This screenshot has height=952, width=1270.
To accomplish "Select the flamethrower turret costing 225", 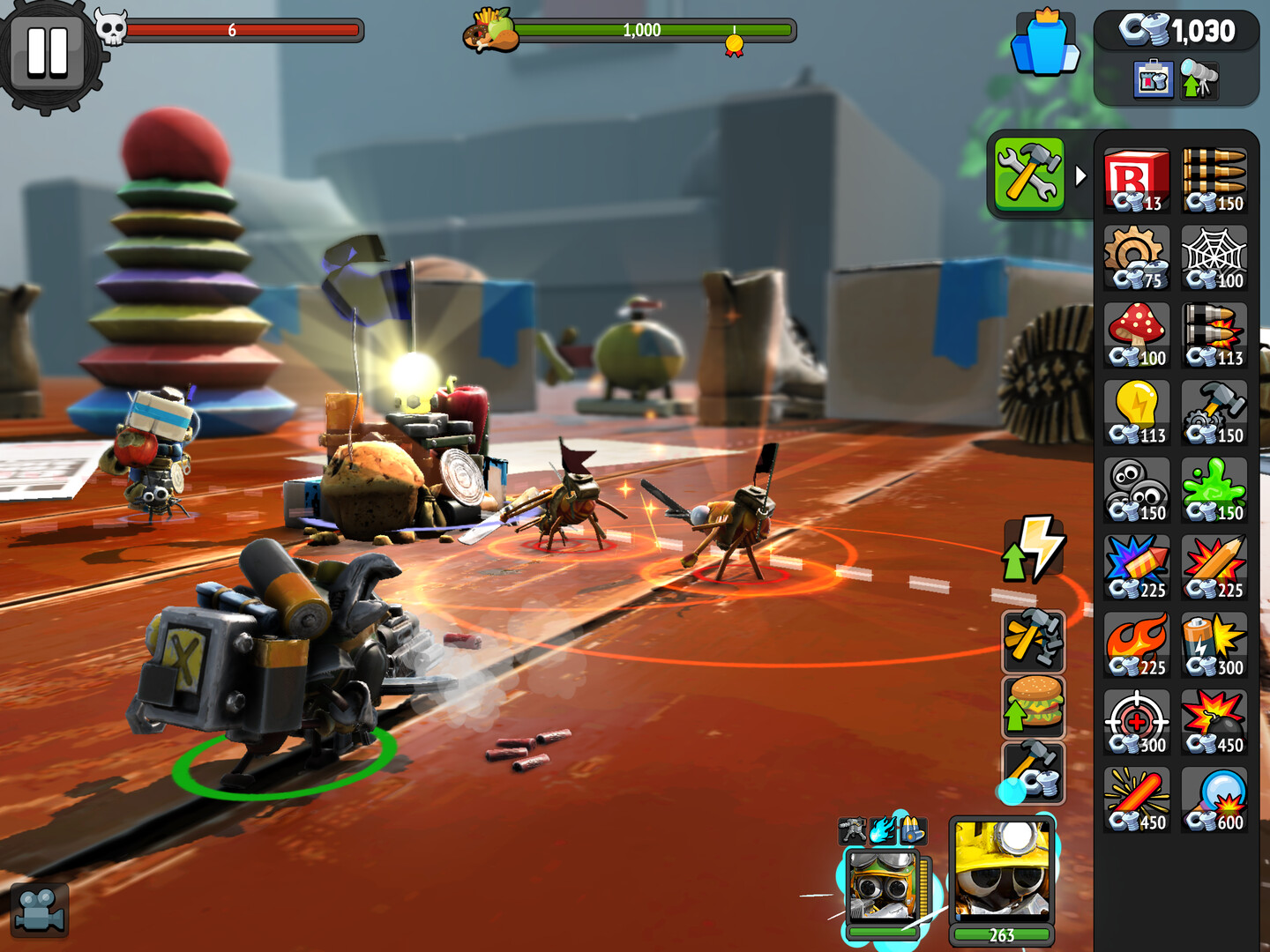I will 1136,643.
